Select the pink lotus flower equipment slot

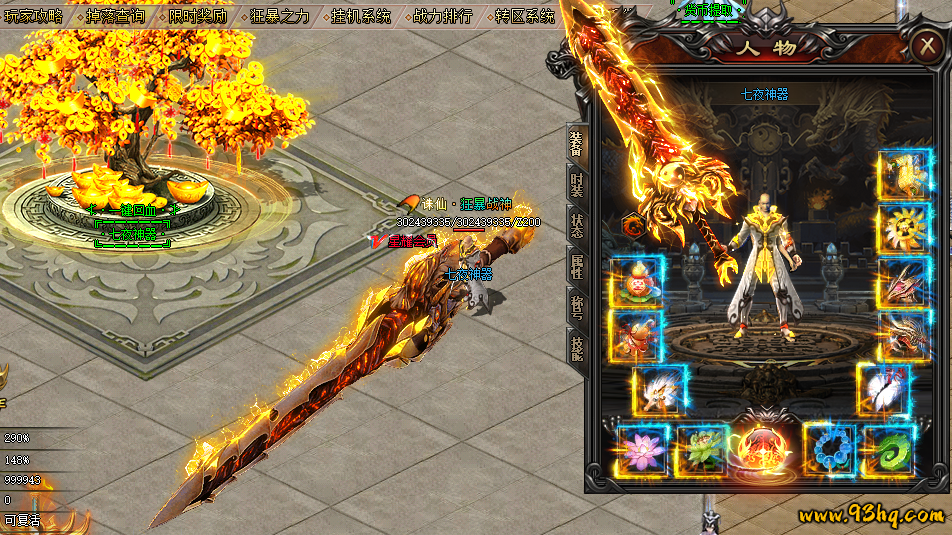pos(639,450)
